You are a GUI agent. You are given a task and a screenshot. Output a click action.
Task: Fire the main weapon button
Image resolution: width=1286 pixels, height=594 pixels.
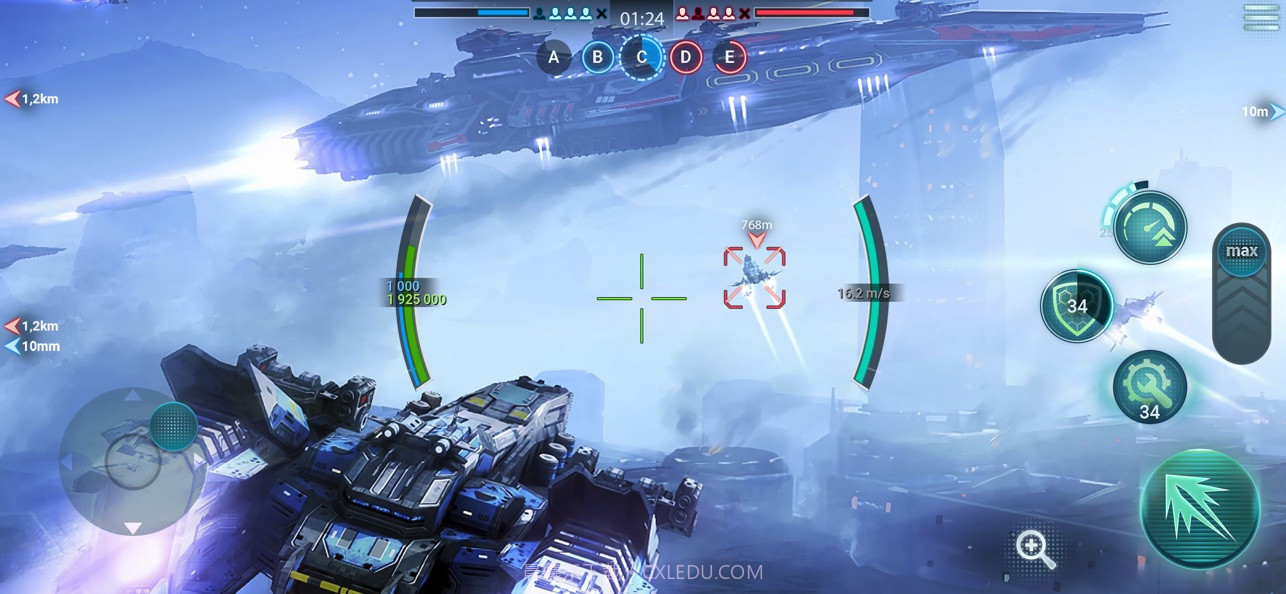point(1199,509)
